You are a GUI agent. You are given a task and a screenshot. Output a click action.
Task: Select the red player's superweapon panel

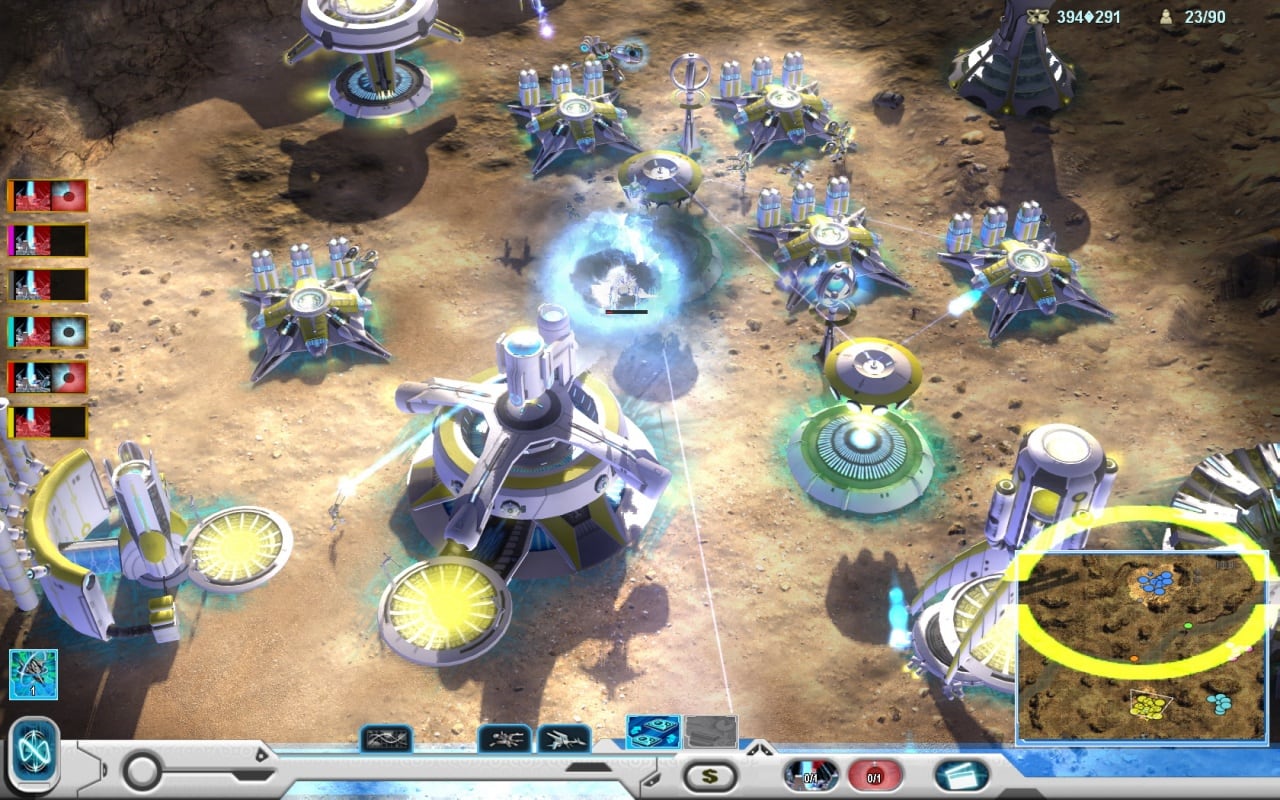coord(48,377)
